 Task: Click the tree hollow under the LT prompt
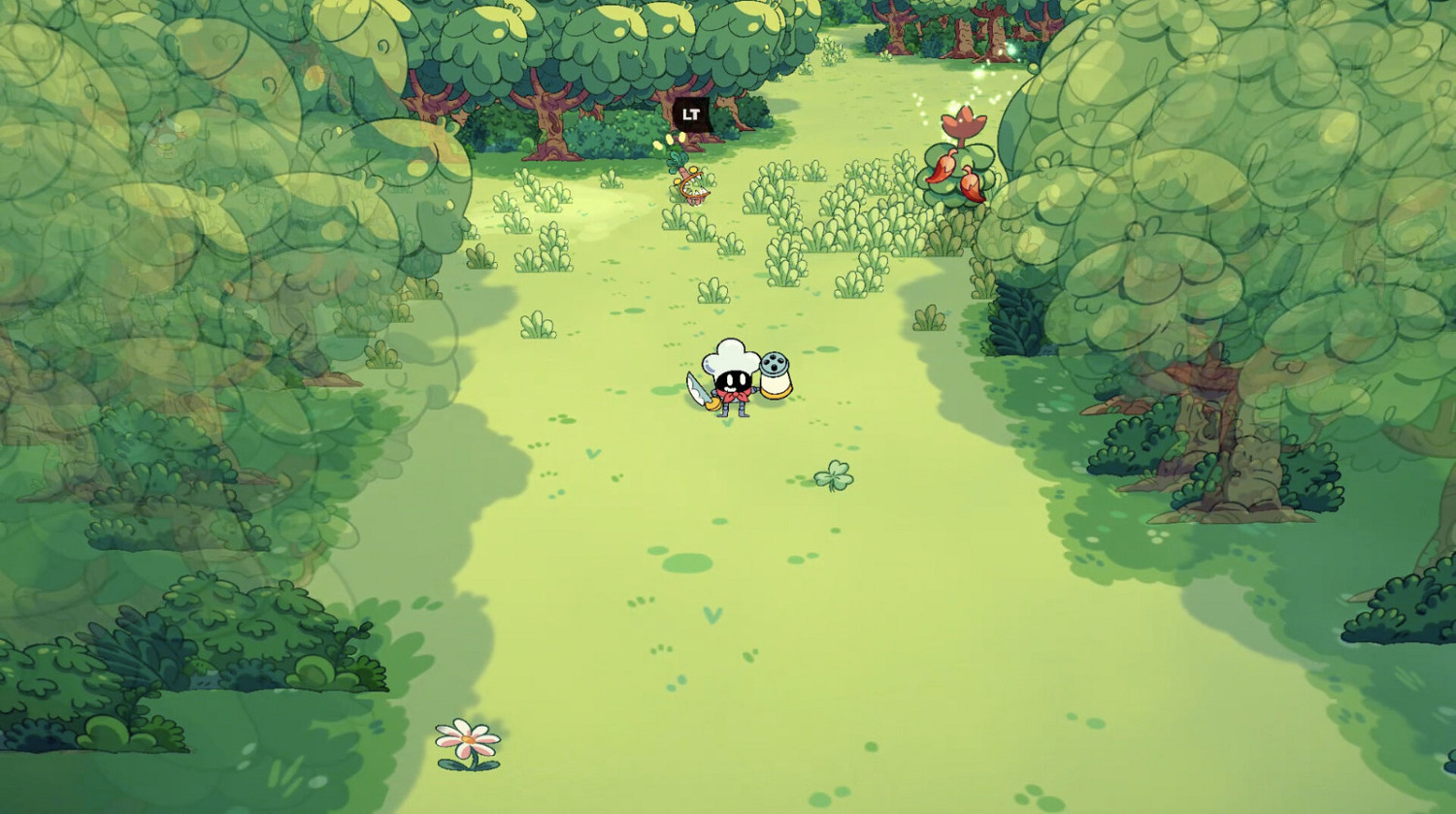point(693,128)
